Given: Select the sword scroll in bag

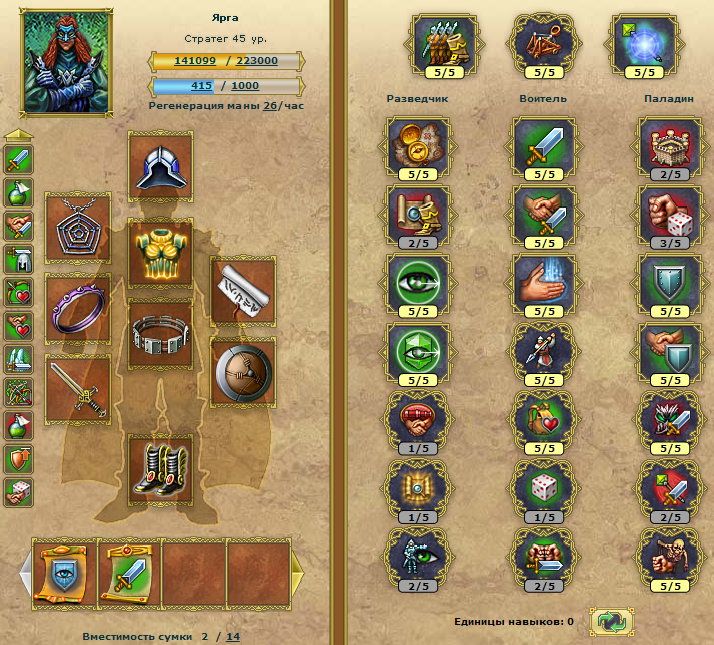Looking at the screenshot, I should [x=129, y=574].
